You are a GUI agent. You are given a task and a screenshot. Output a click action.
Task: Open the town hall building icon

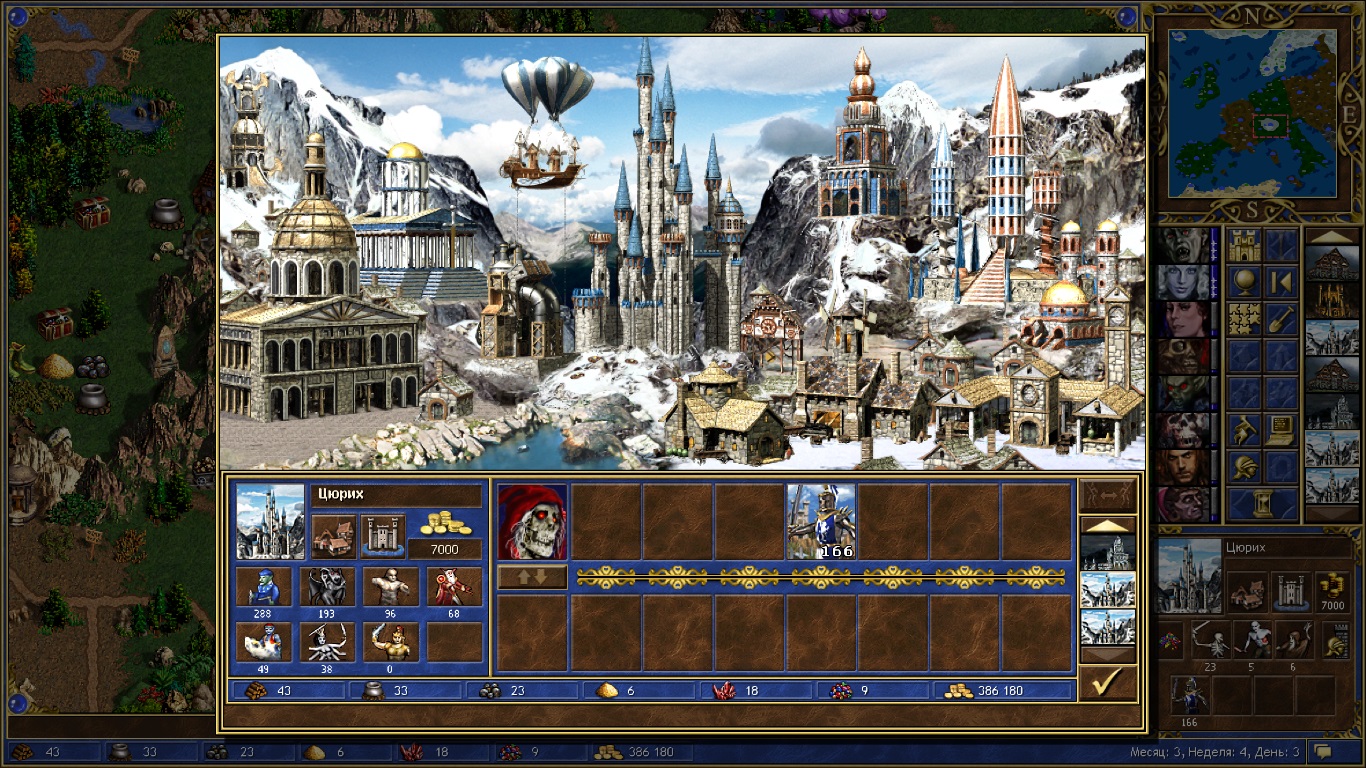click(334, 537)
